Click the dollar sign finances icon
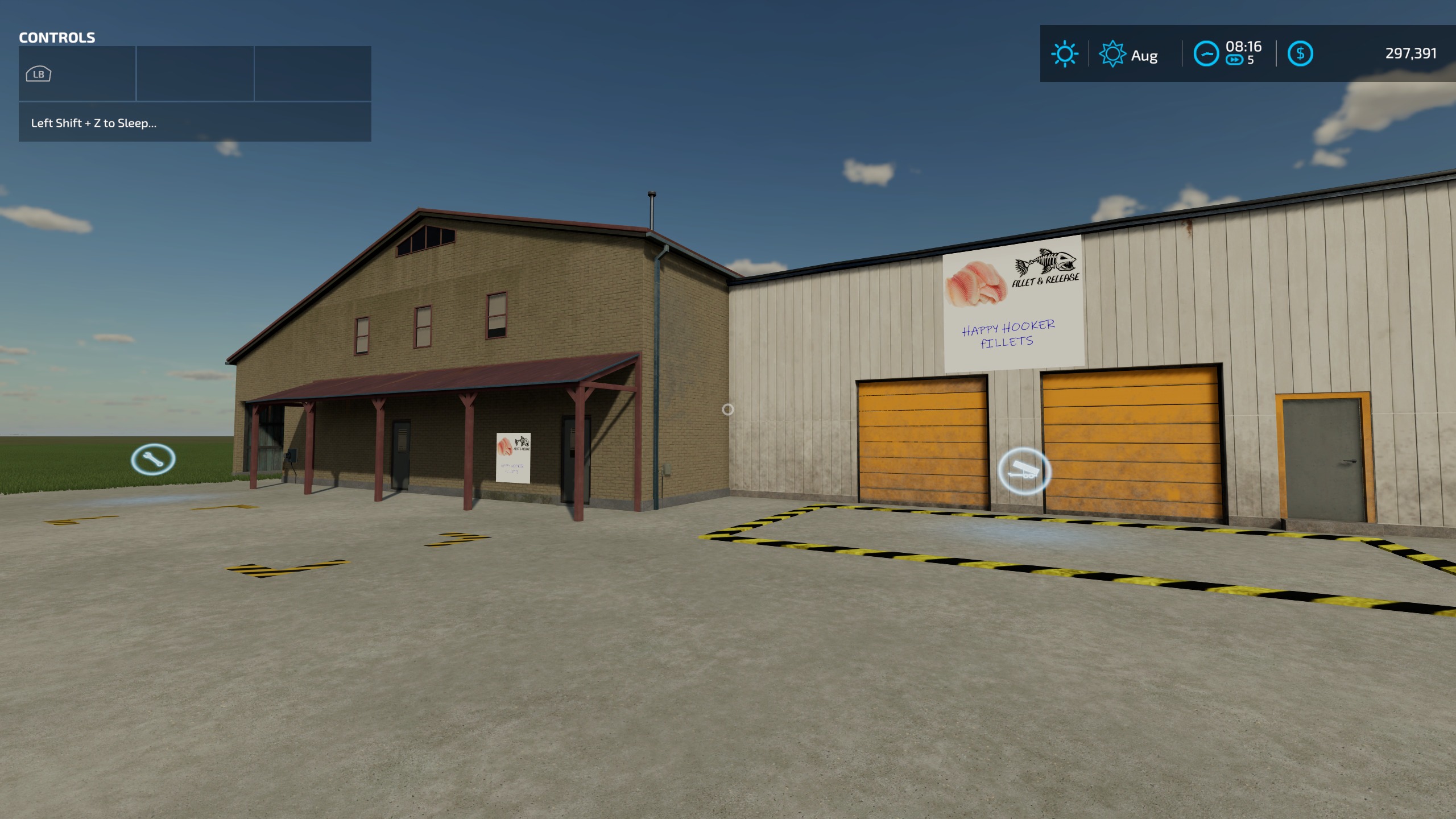This screenshot has width=1456, height=819. 1302,54
